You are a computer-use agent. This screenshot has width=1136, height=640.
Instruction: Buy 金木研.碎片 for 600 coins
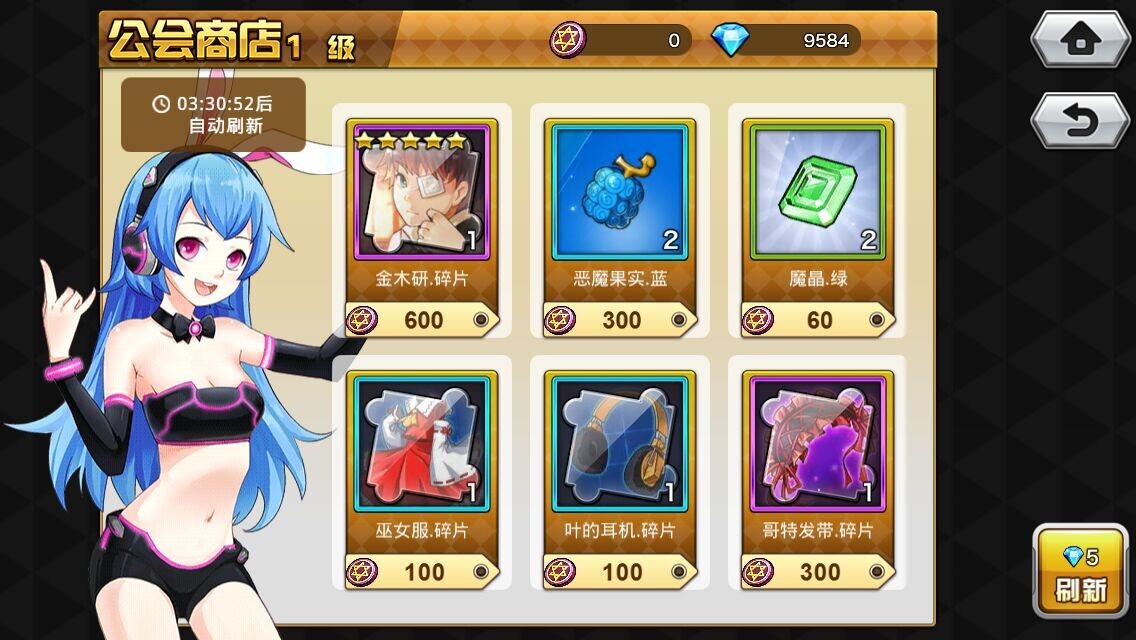pos(421,320)
